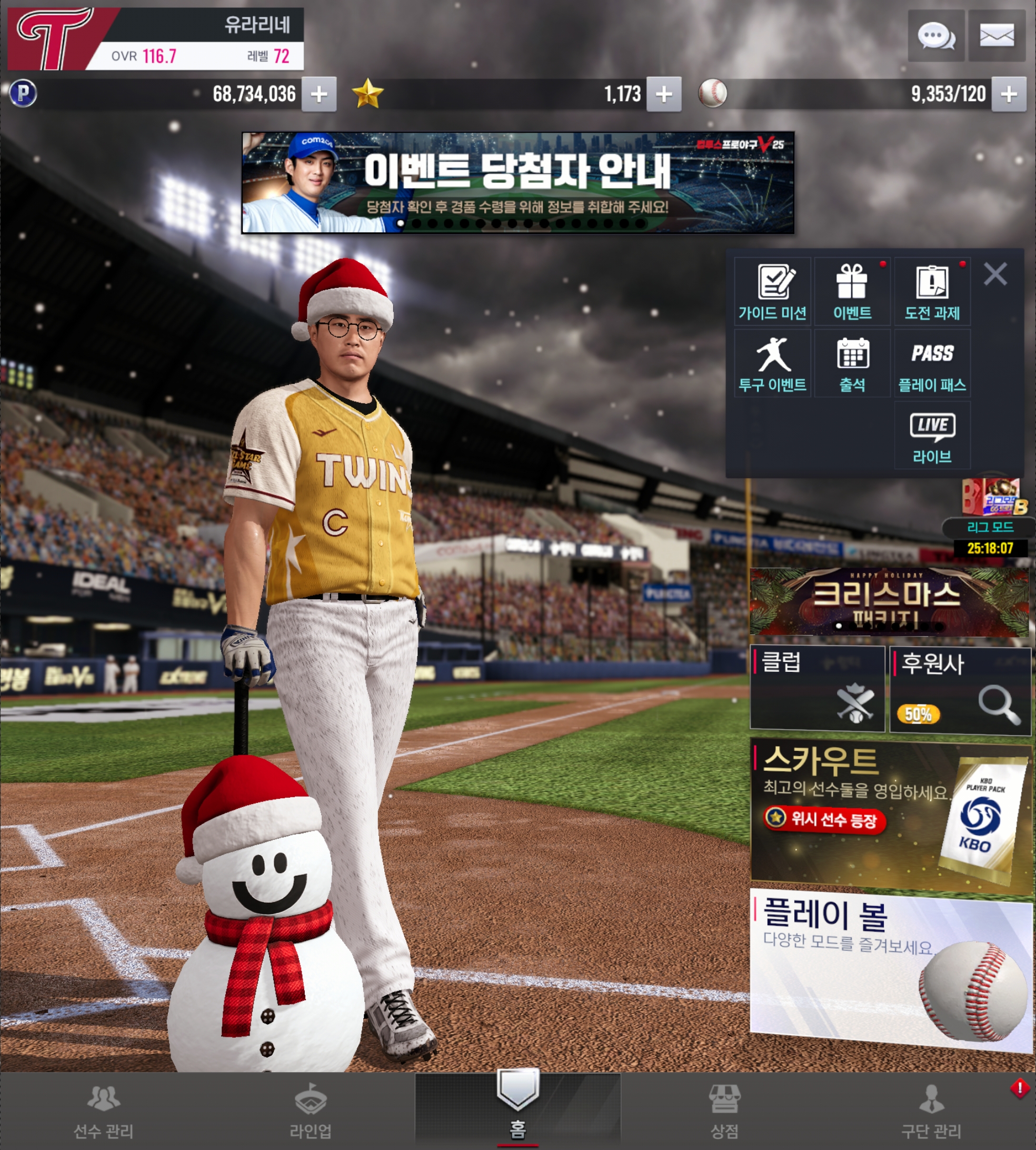Open the 후원사 sponsor panel
This screenshot has width=1036, height=1150.
tap(960, 690)
